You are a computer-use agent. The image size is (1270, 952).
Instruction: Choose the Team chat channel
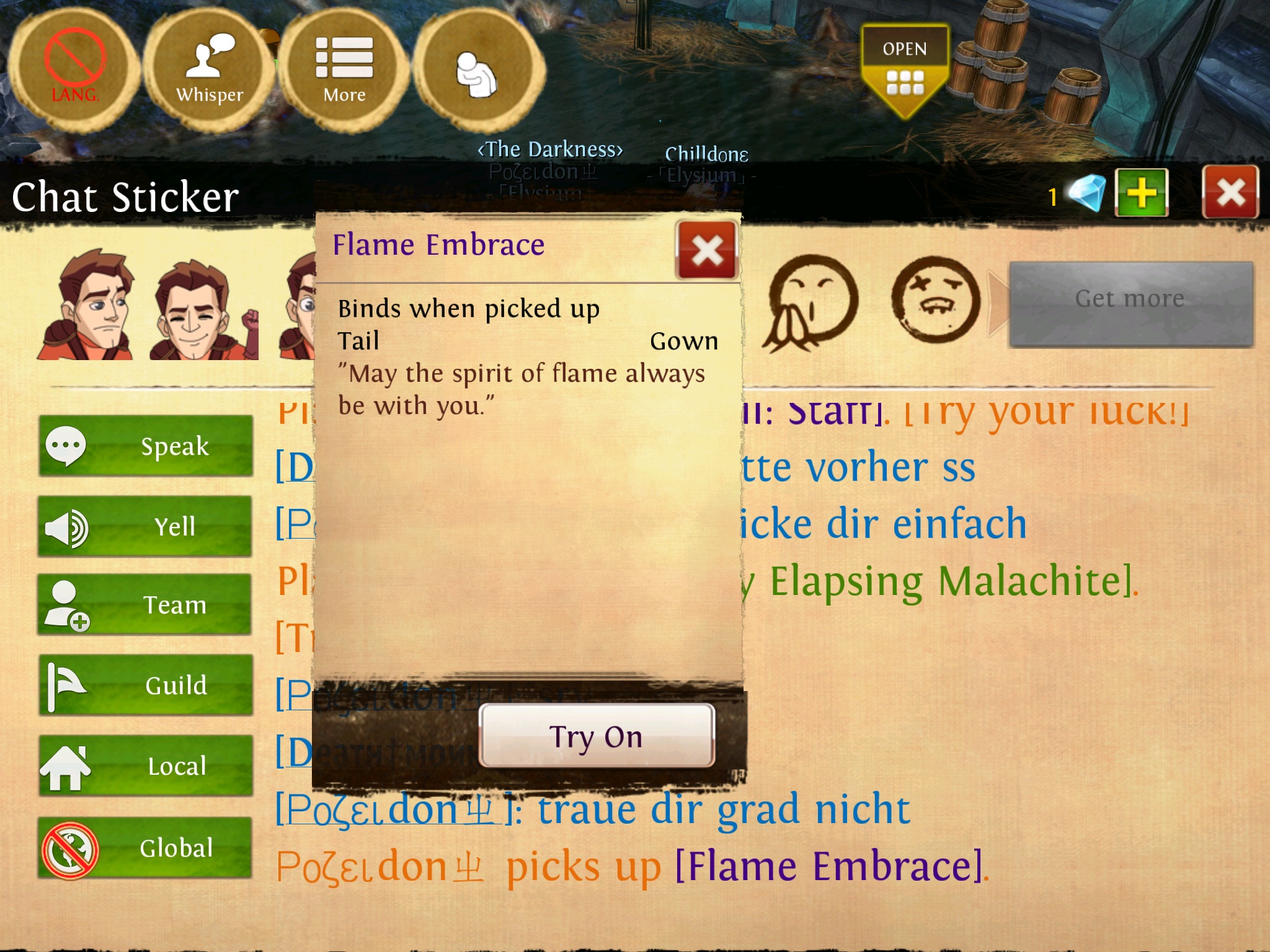146,605
